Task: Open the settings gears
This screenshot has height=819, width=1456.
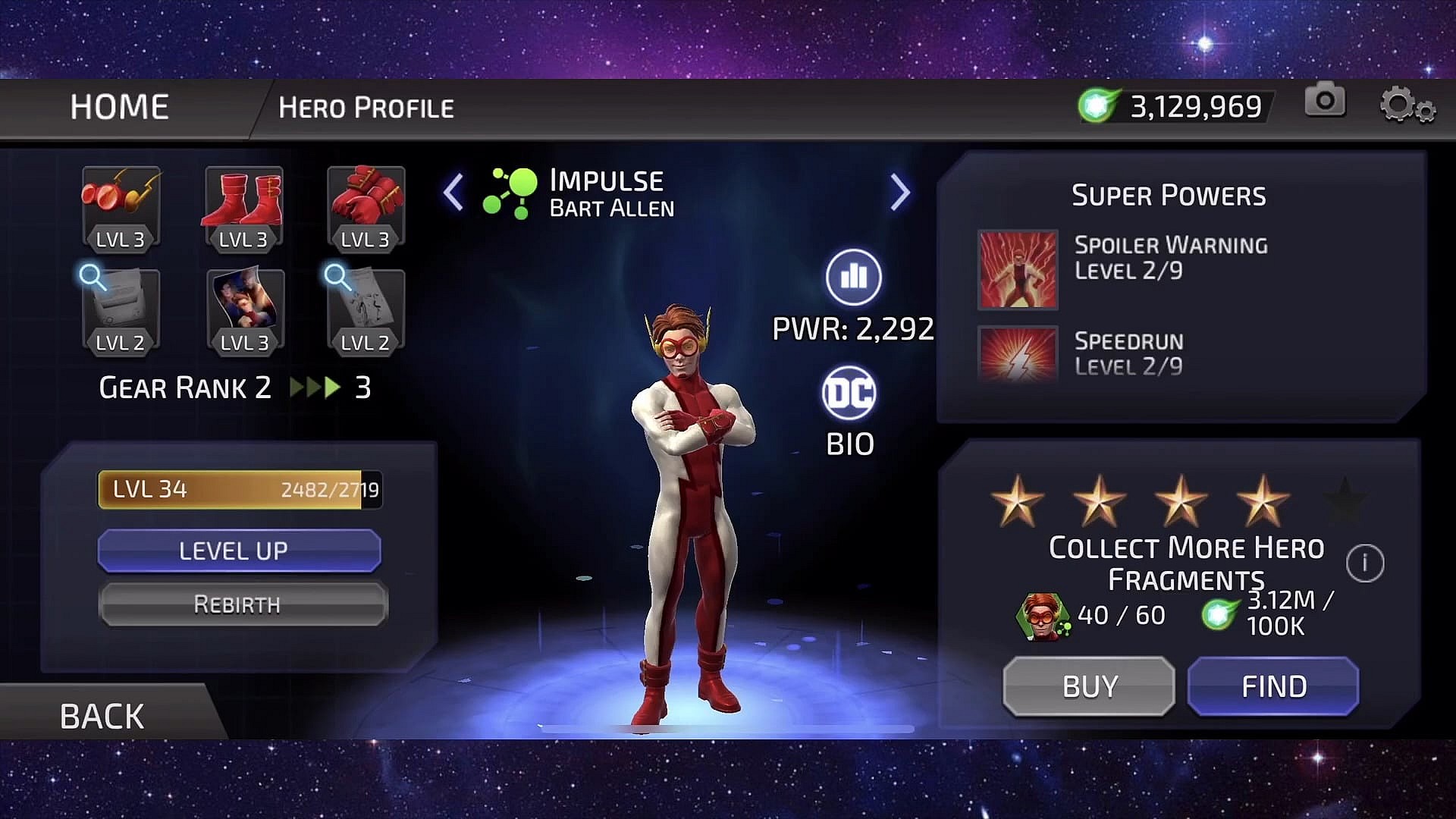Action: (1407, 105)
